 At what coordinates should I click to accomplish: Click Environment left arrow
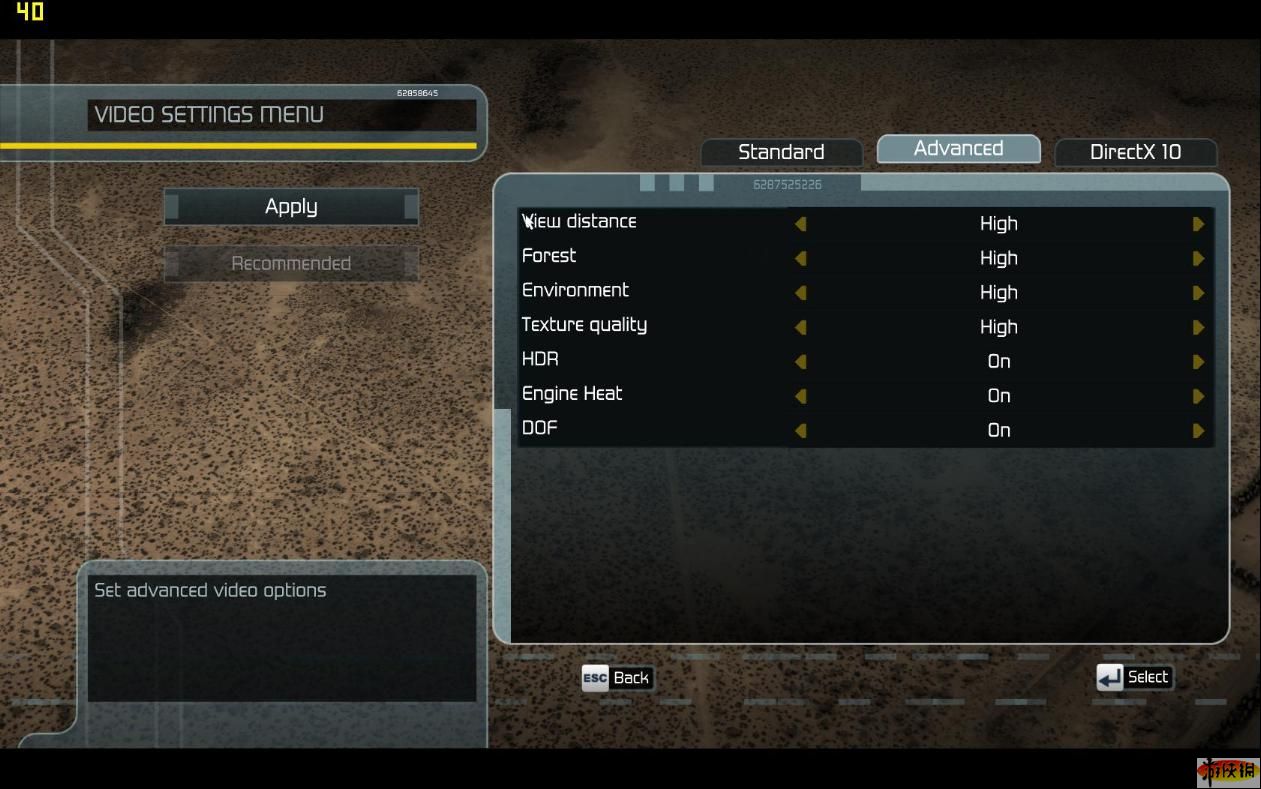point(800,293)
